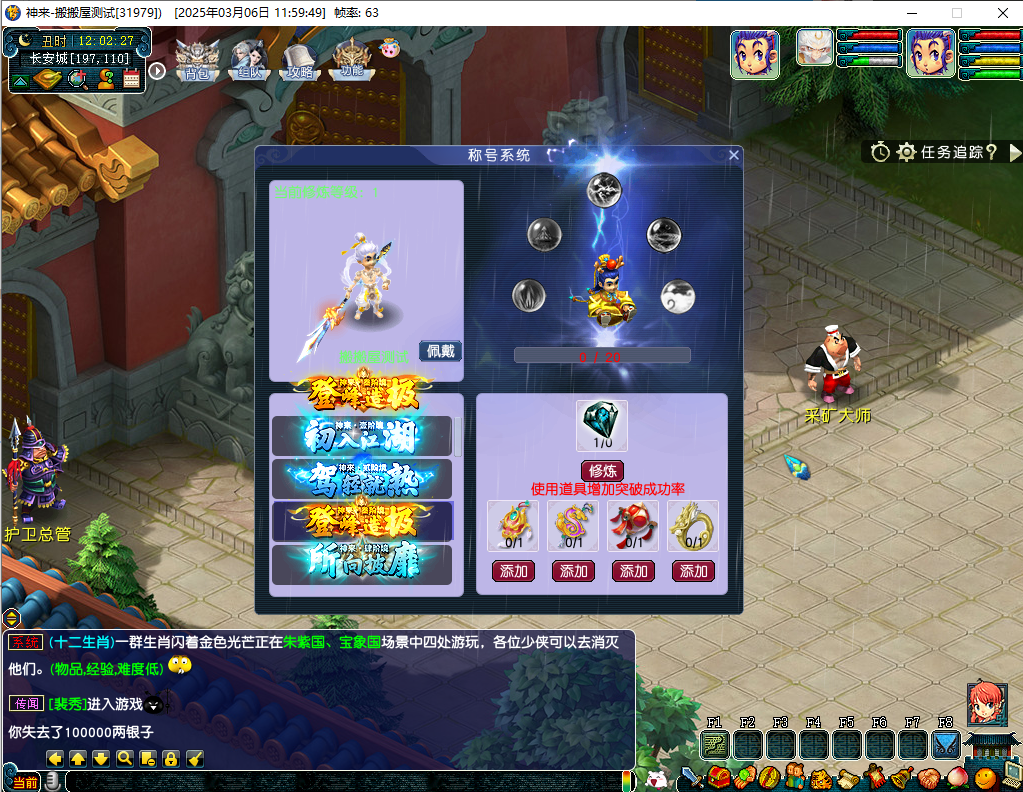Screen dimensions: 1023x792
Task: Click the 佩戴 equip button
Action: point(440,351)
